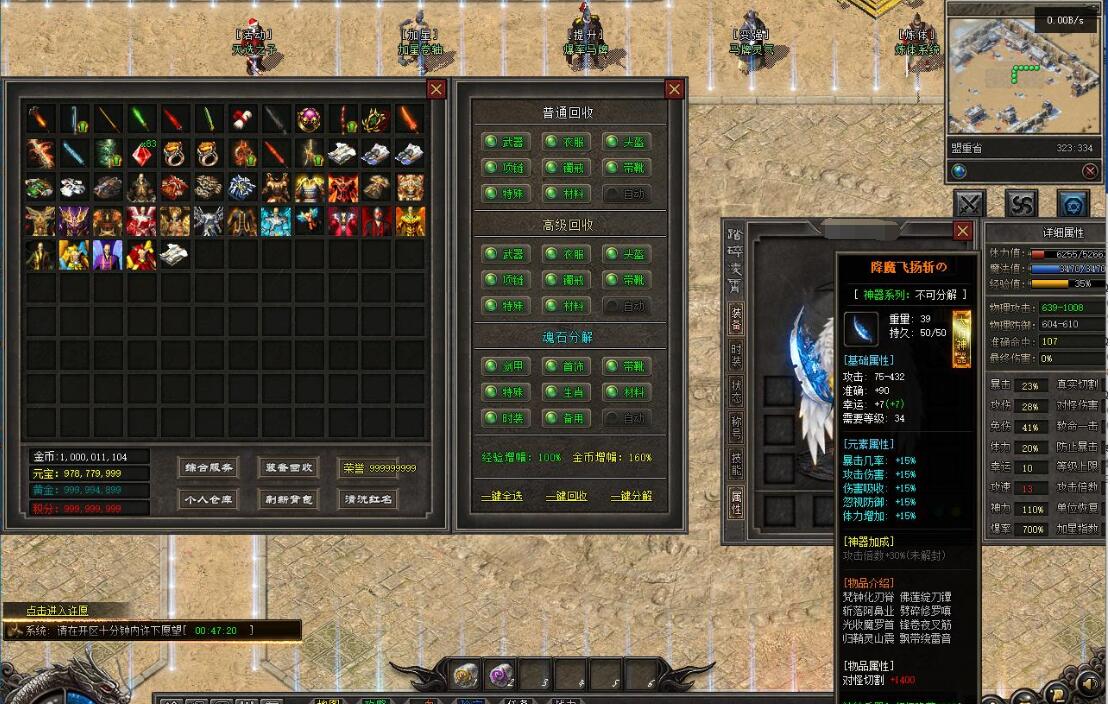Toggle 首饰 in the soul stone section
This screenshot has height=704, width=1110.
(x=565, y=366)
